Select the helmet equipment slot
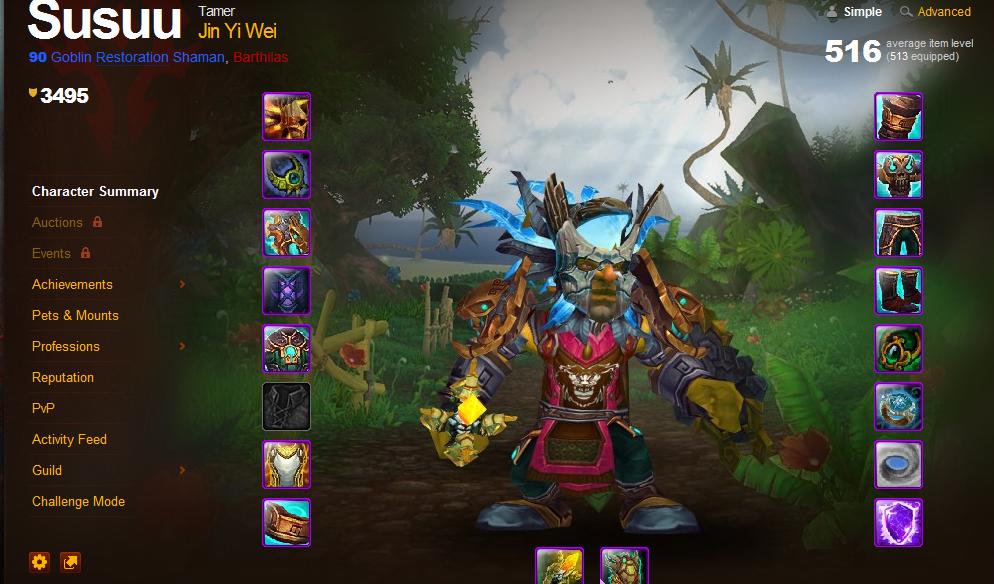 [x=287, y=117]
